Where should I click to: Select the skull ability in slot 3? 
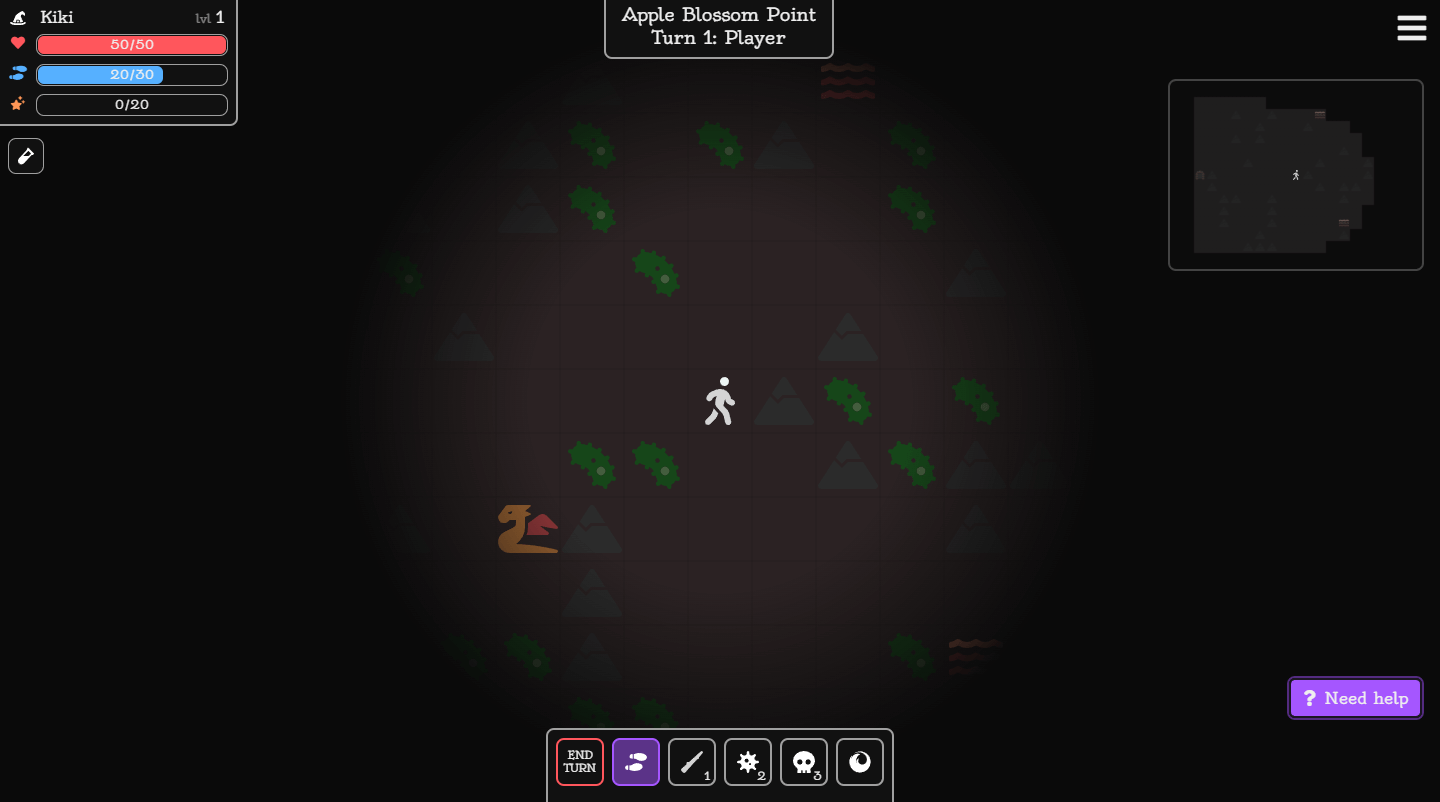pyautogui.click(x=804, y=762)
